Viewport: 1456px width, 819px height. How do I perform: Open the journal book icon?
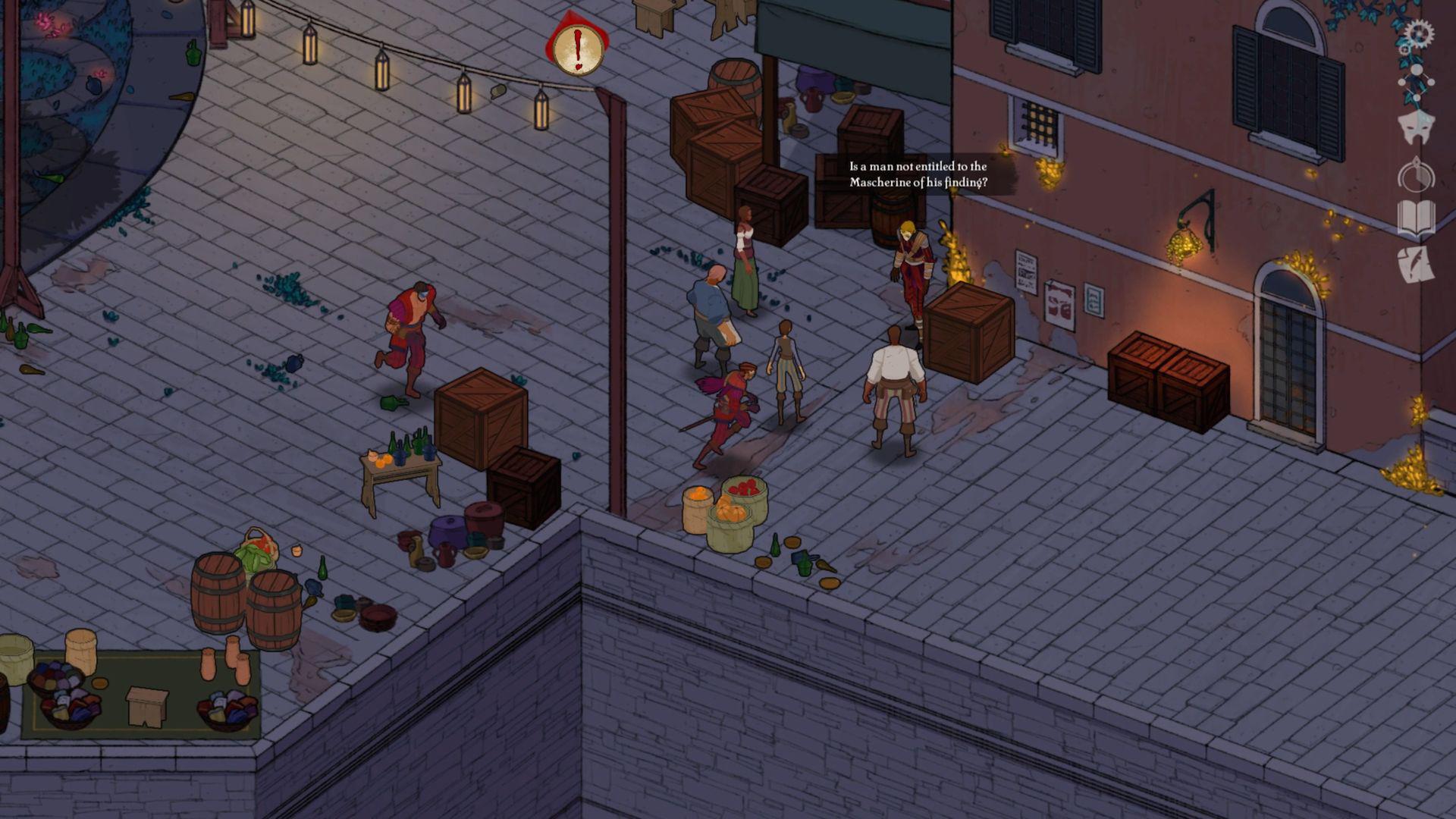click(x=1415, y=216)
